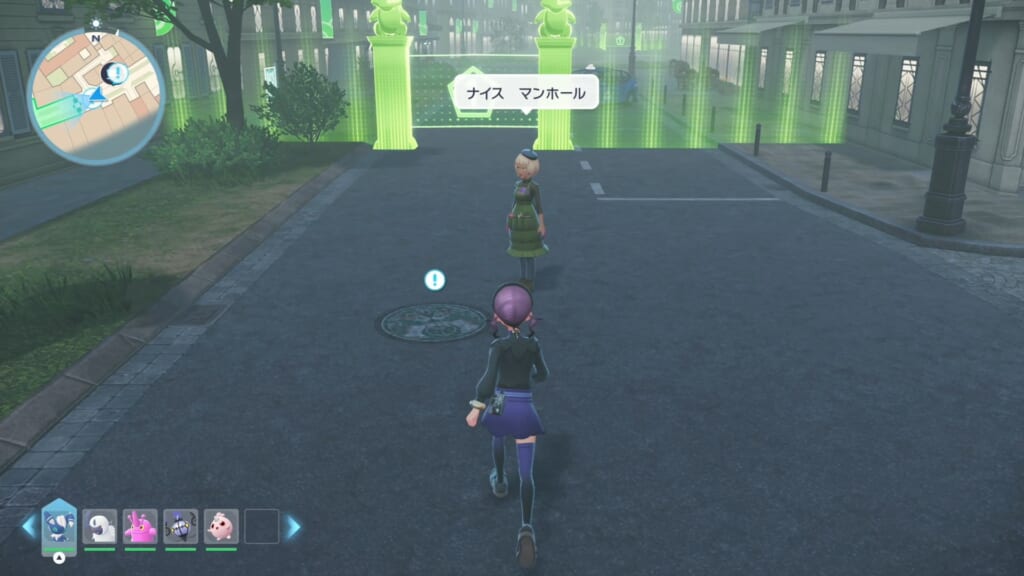
Task: Open the circular minimap
Action: tap(96, 96)
